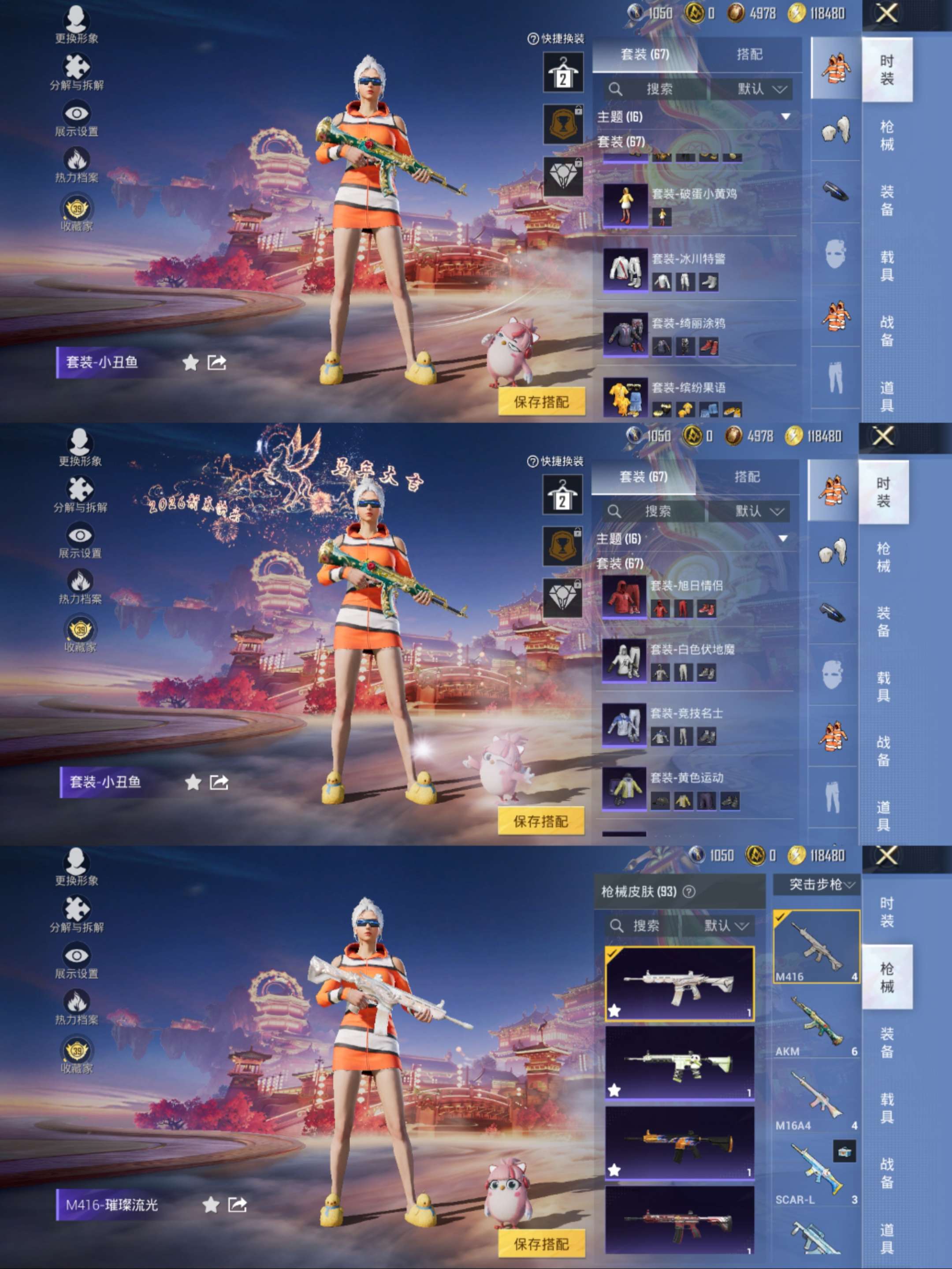
Task: Favorite the 套装-小丑鱼 outfit with the star
Action: [x=190, y=362]
